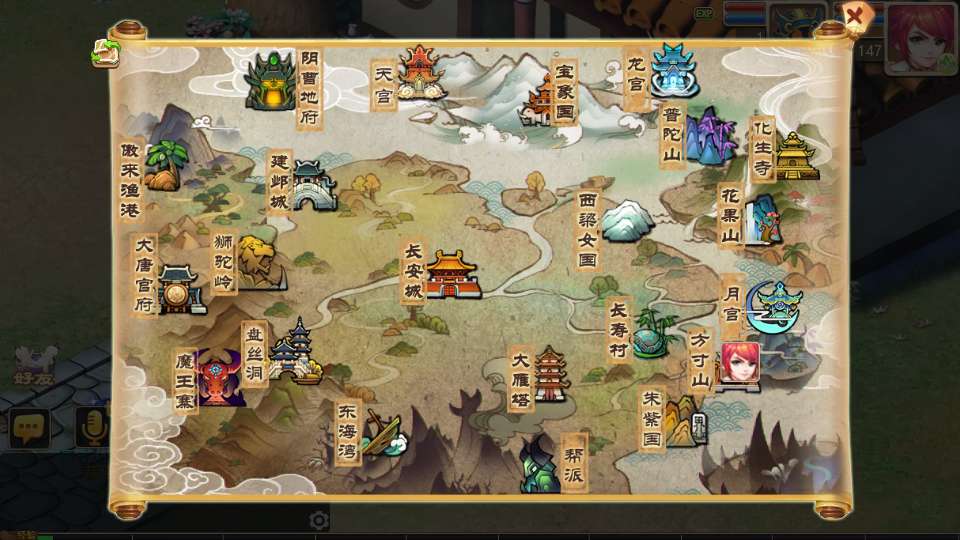Go to 魔王寨 on the map
The height and width of the screenshot is (540, 960).
(x=220, y=378)
